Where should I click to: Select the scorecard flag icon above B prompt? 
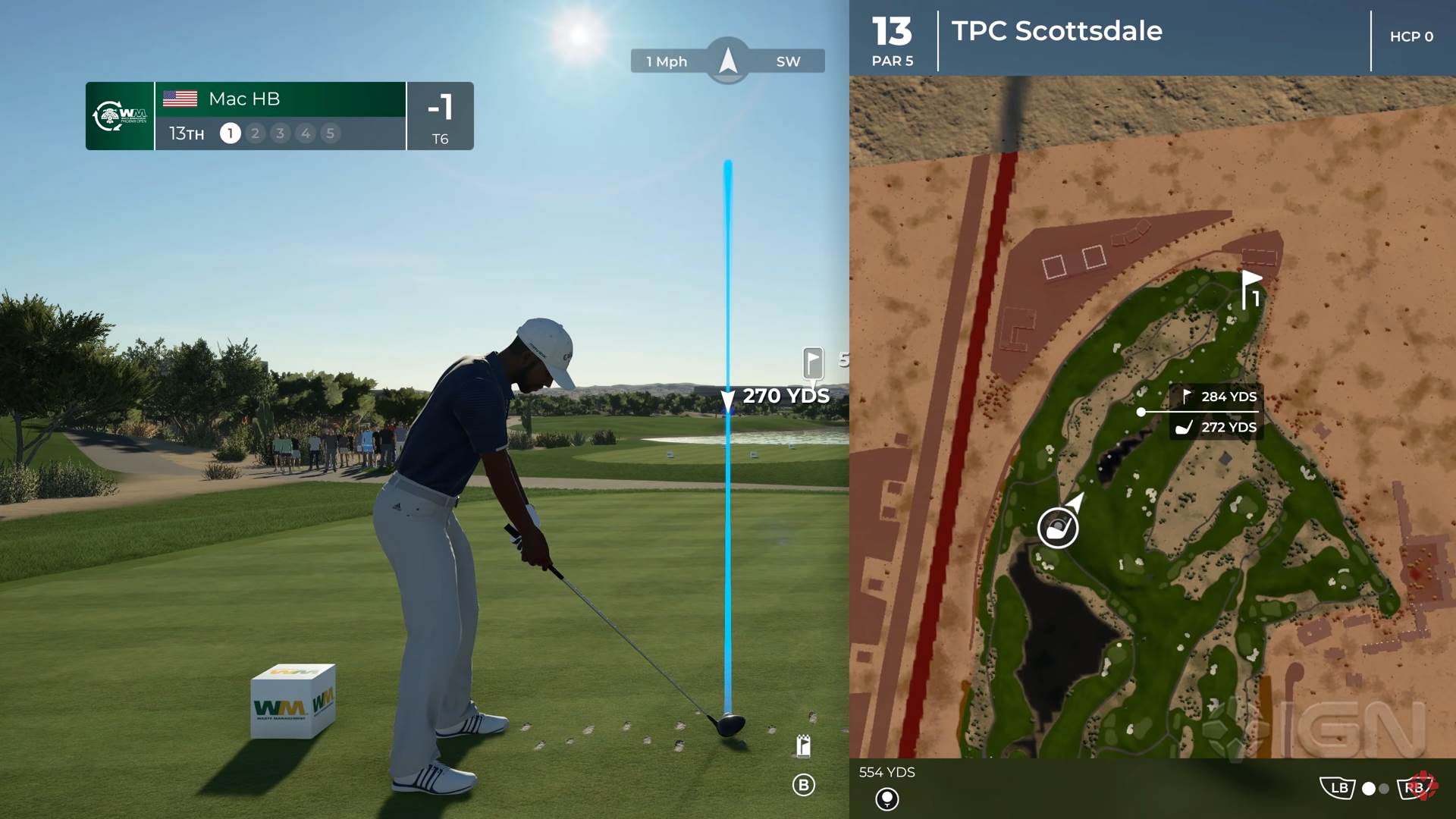[x=804, y=746]
